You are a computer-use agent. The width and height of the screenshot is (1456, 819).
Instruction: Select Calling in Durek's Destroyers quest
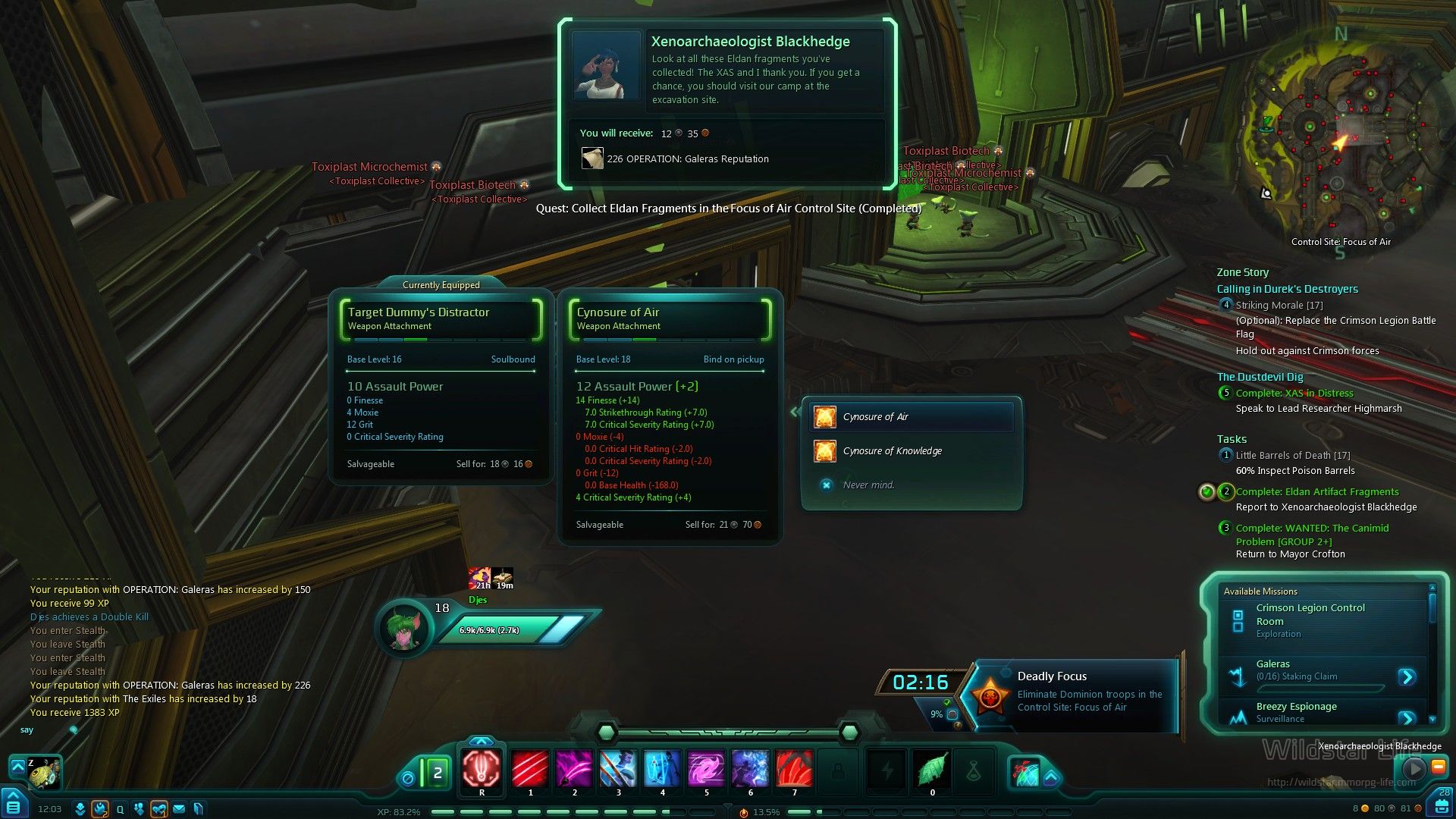(1287, 289)
